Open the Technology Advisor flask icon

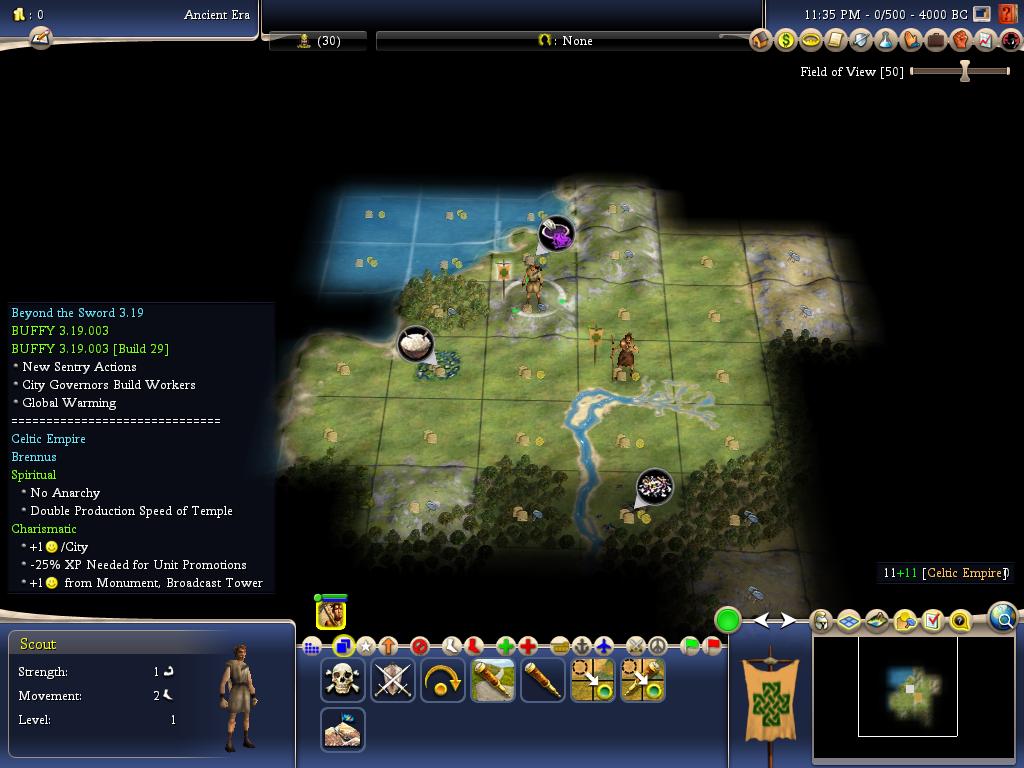click(886, 40)
